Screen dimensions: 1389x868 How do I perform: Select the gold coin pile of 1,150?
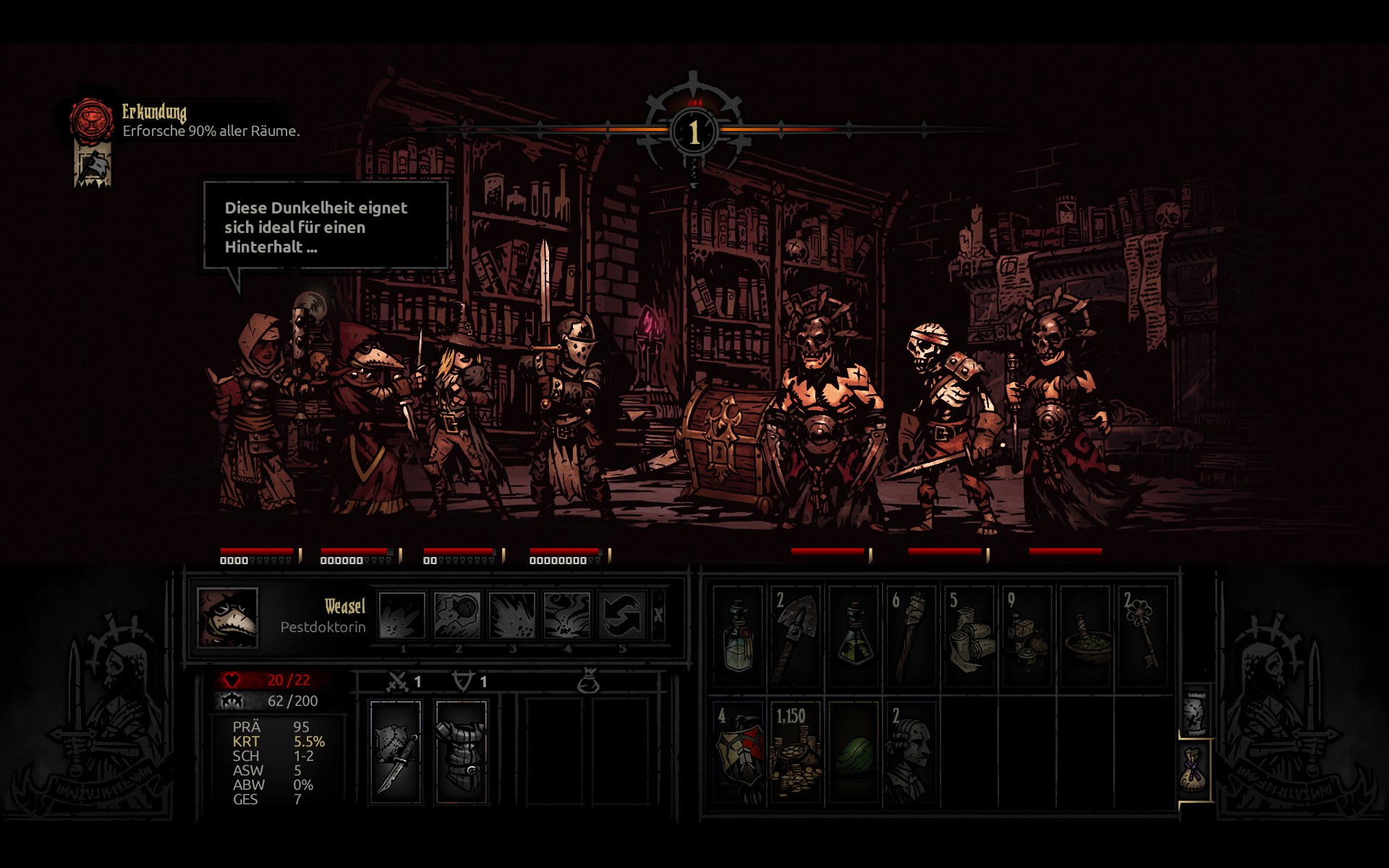795,752
